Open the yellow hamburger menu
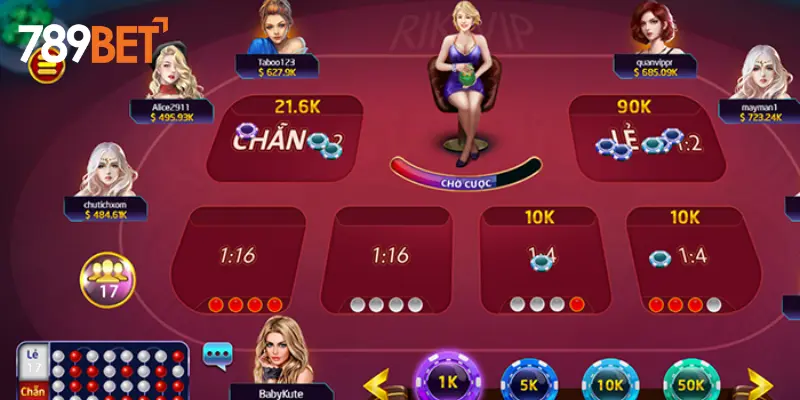 (46, 67)
